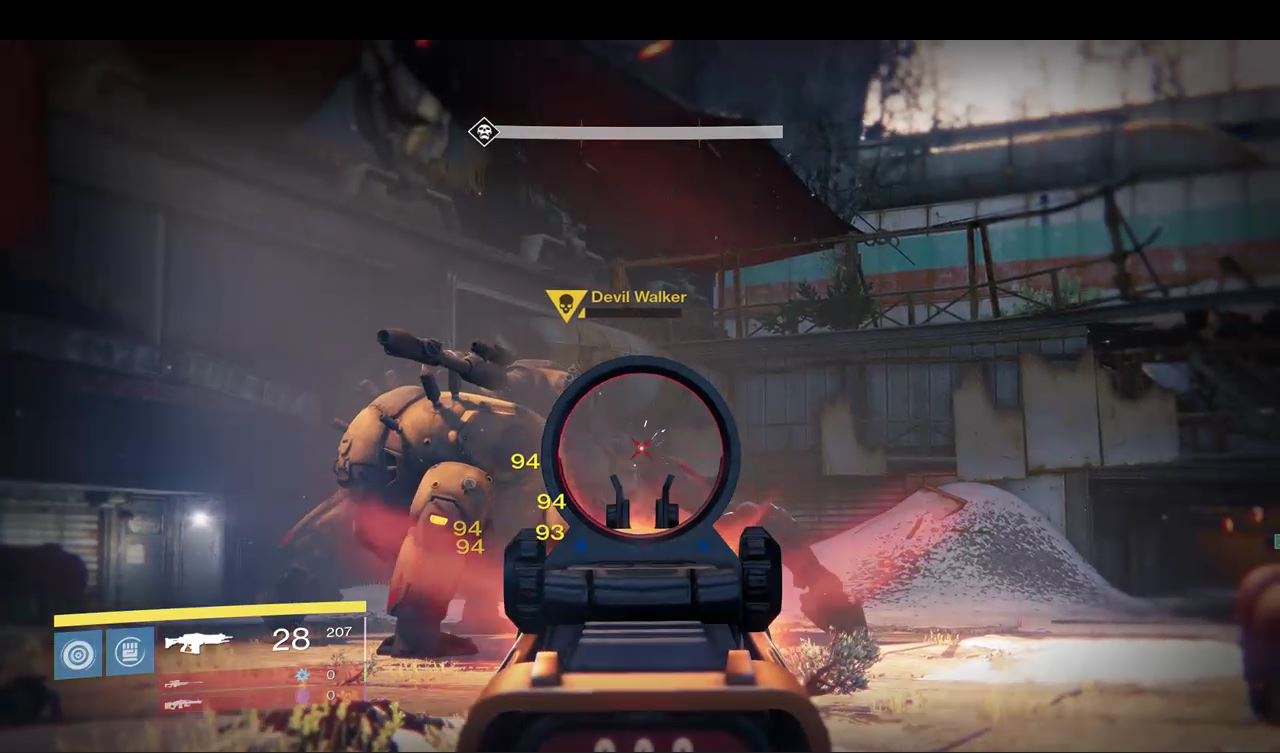Click the boss skull icon beside the health bar
Image resolution: width=1280 pixels, height=753 pixels.
484,132
